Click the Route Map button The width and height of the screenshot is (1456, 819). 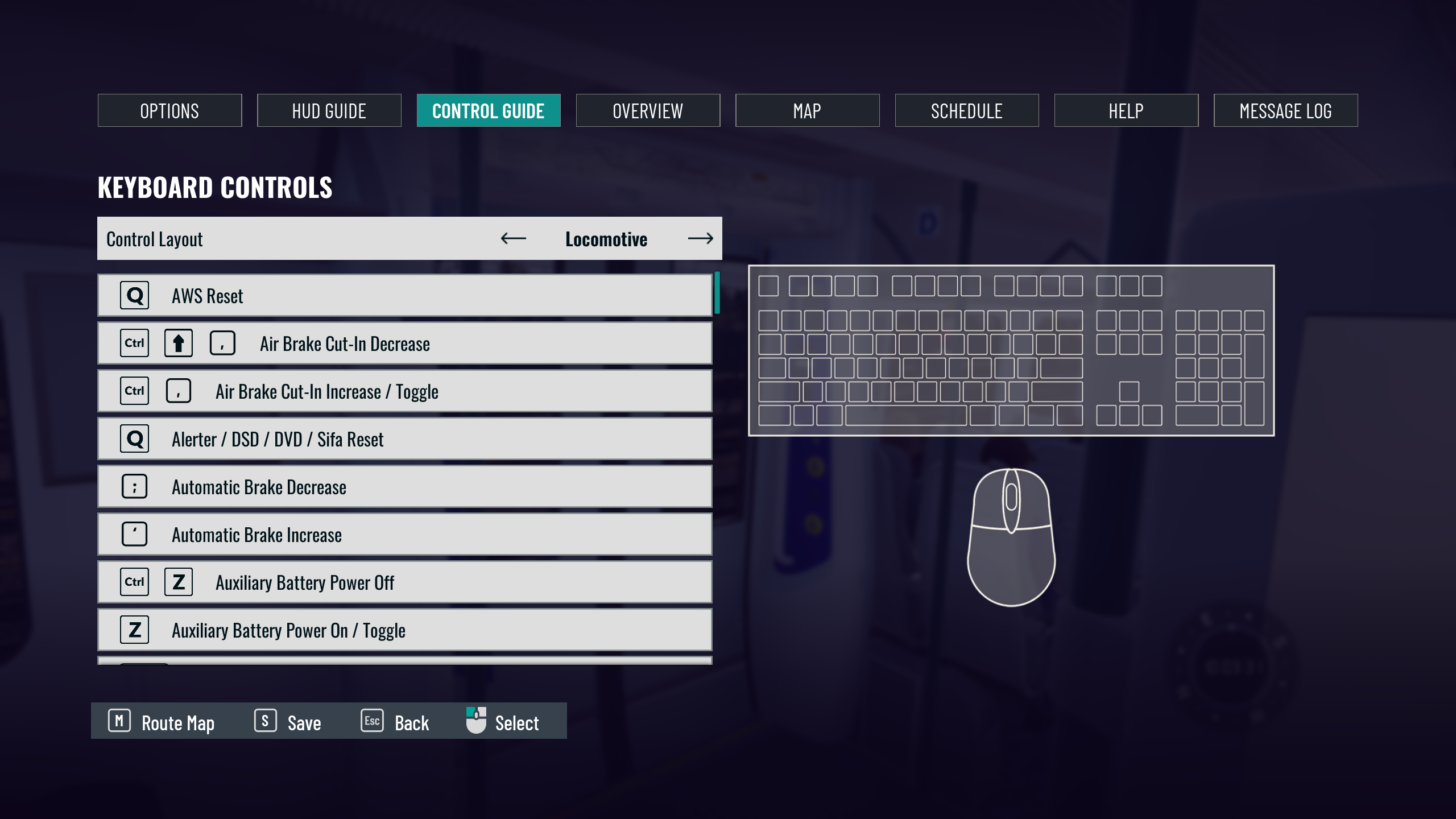point(162,722)
